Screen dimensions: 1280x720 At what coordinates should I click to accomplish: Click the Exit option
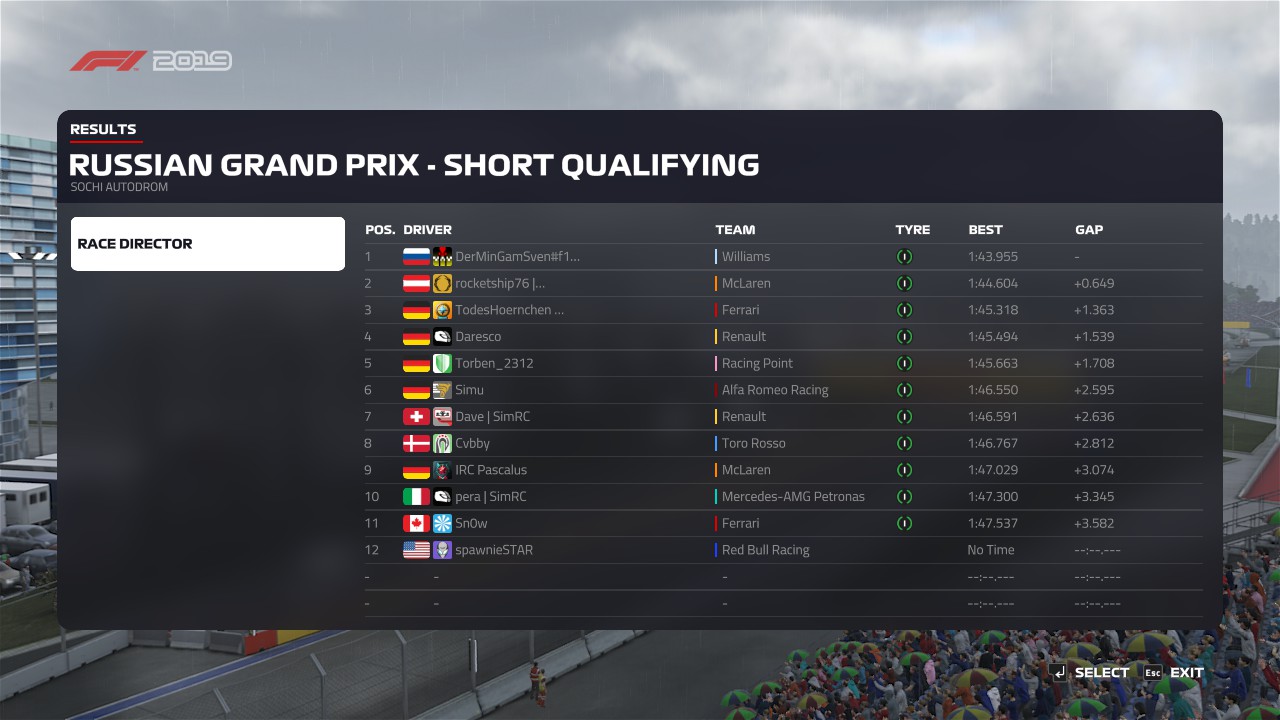point(1175,673)
